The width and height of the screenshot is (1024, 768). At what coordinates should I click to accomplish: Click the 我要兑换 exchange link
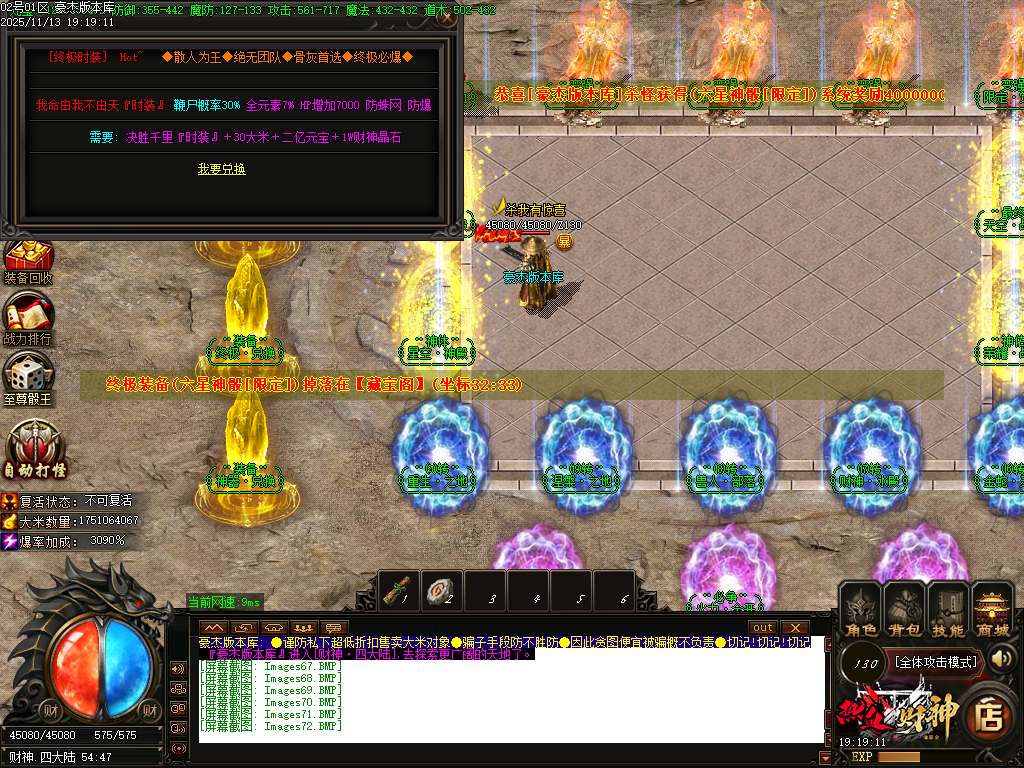[x=221, y=169]
